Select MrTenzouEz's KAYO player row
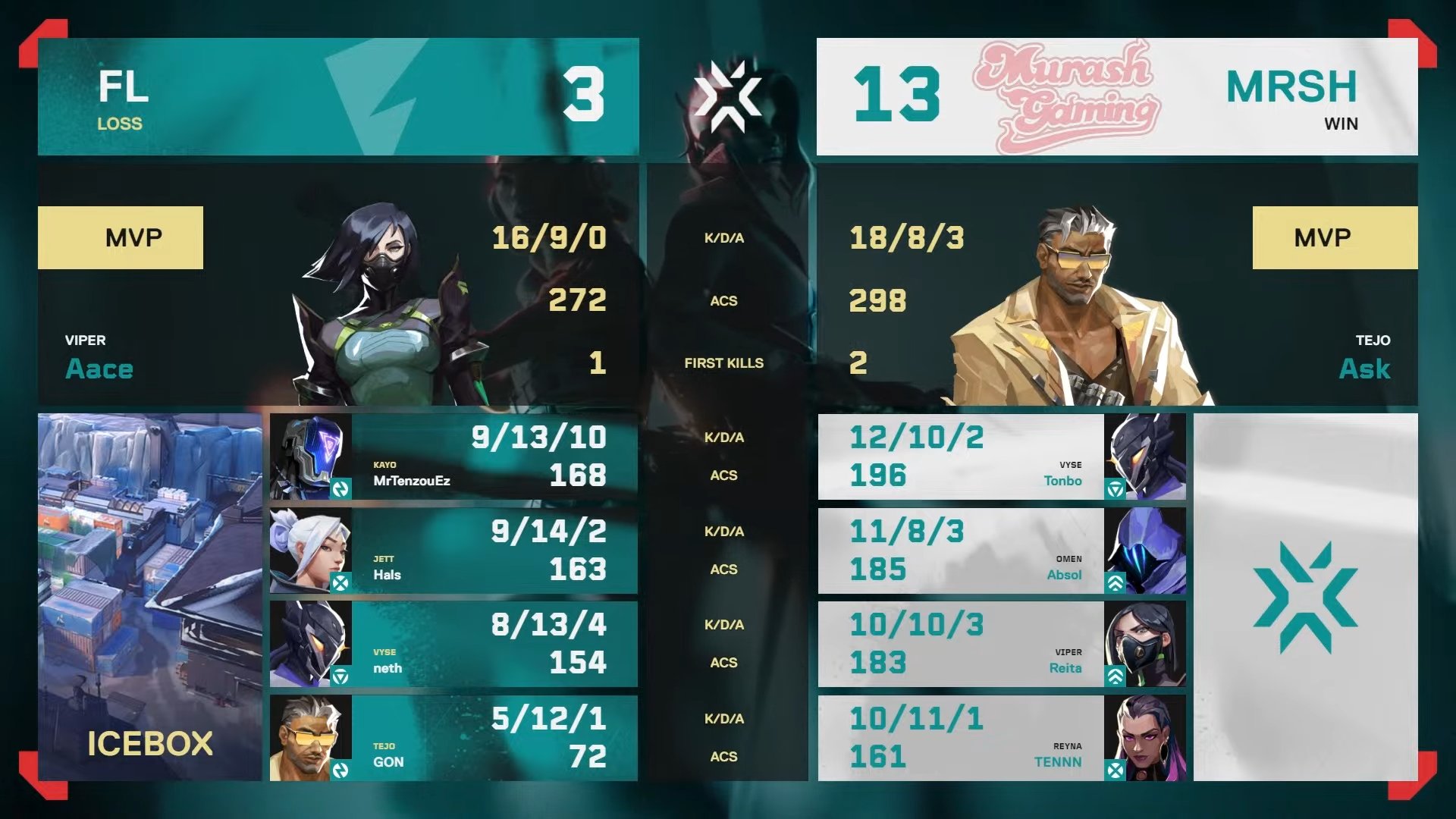This screenshot has width=1456, height=819. pos(453,457)
